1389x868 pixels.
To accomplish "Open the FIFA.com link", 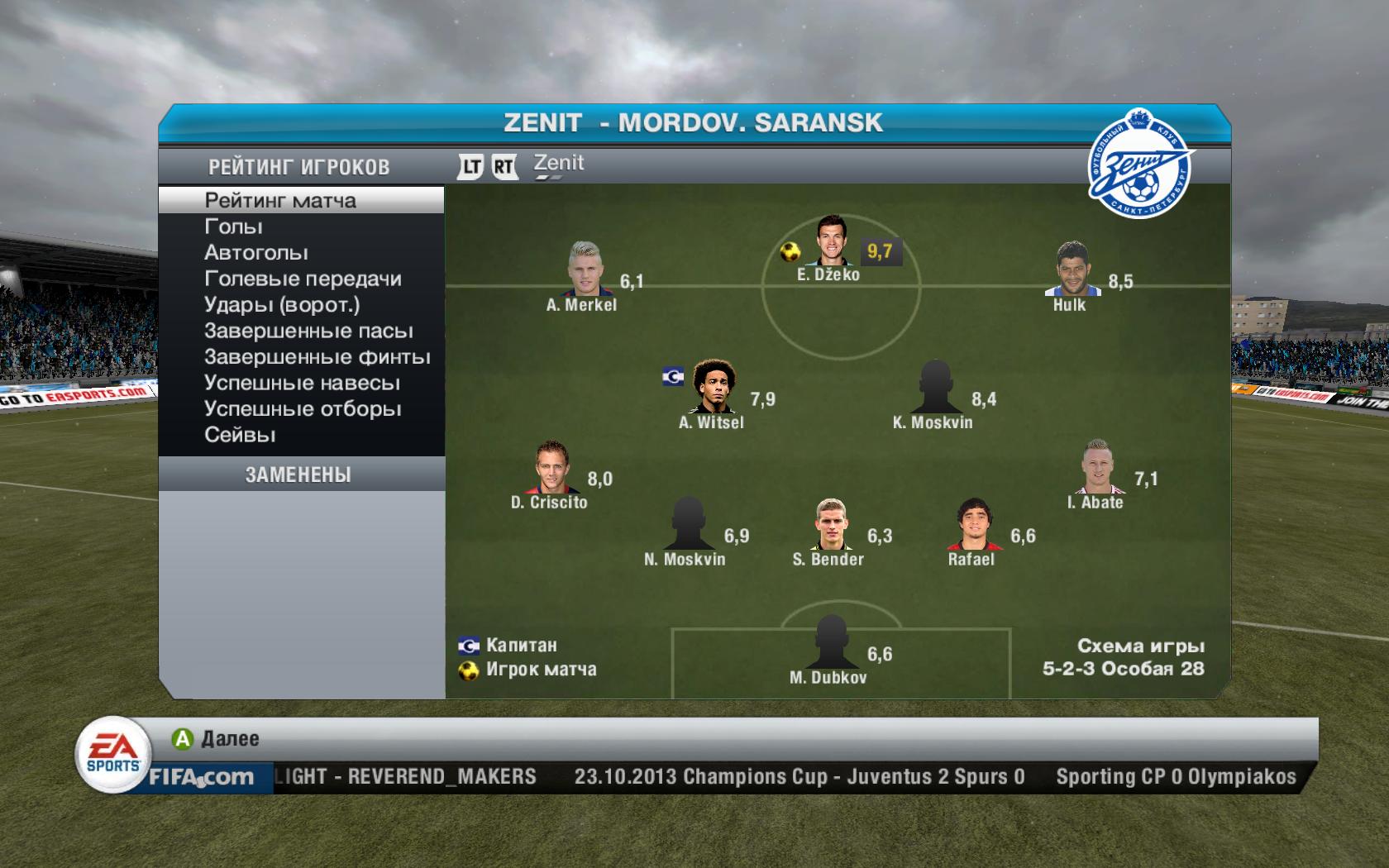I will tap(201, 778).
